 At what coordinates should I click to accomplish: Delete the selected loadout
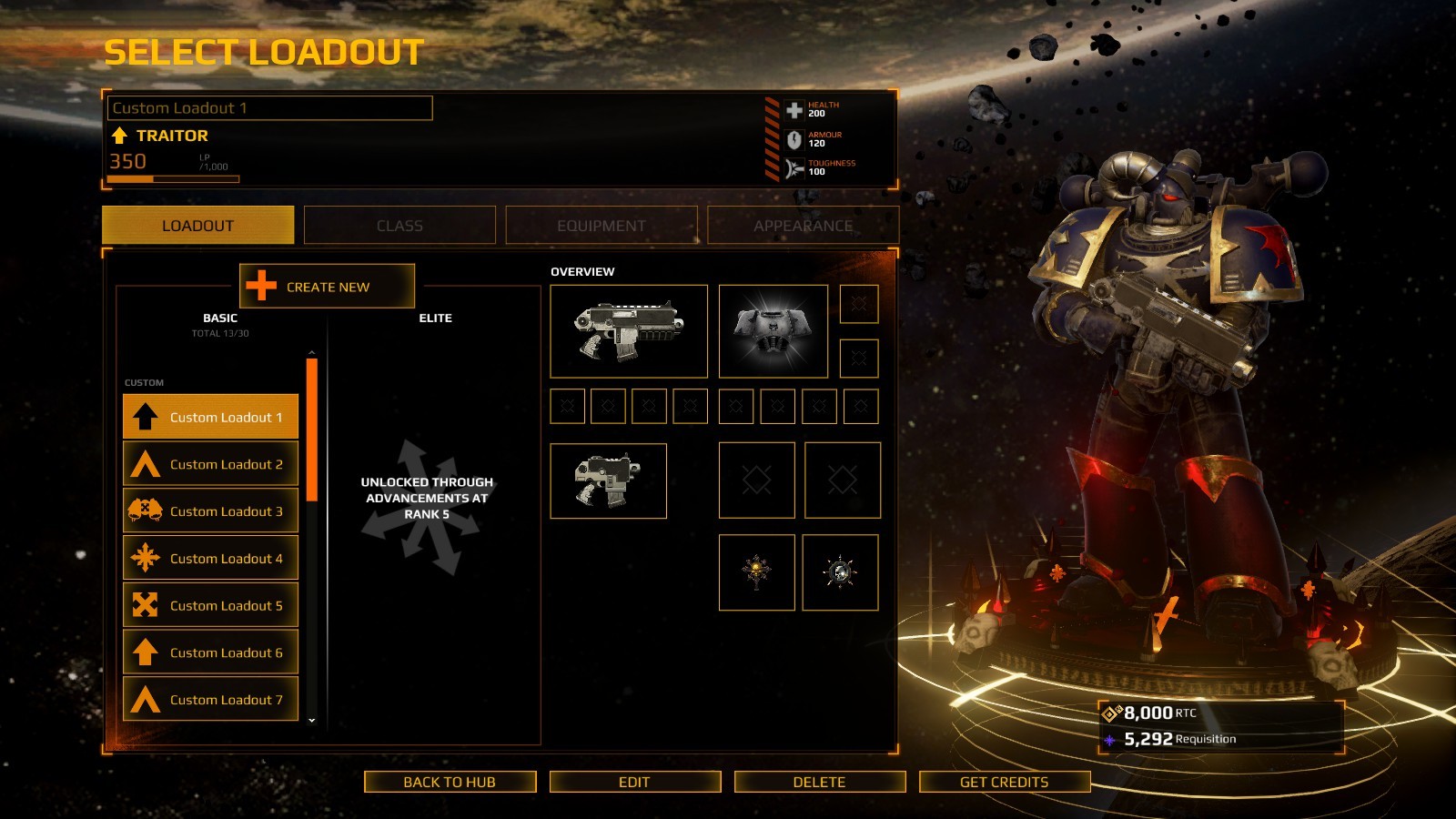(x=819, y=782)
